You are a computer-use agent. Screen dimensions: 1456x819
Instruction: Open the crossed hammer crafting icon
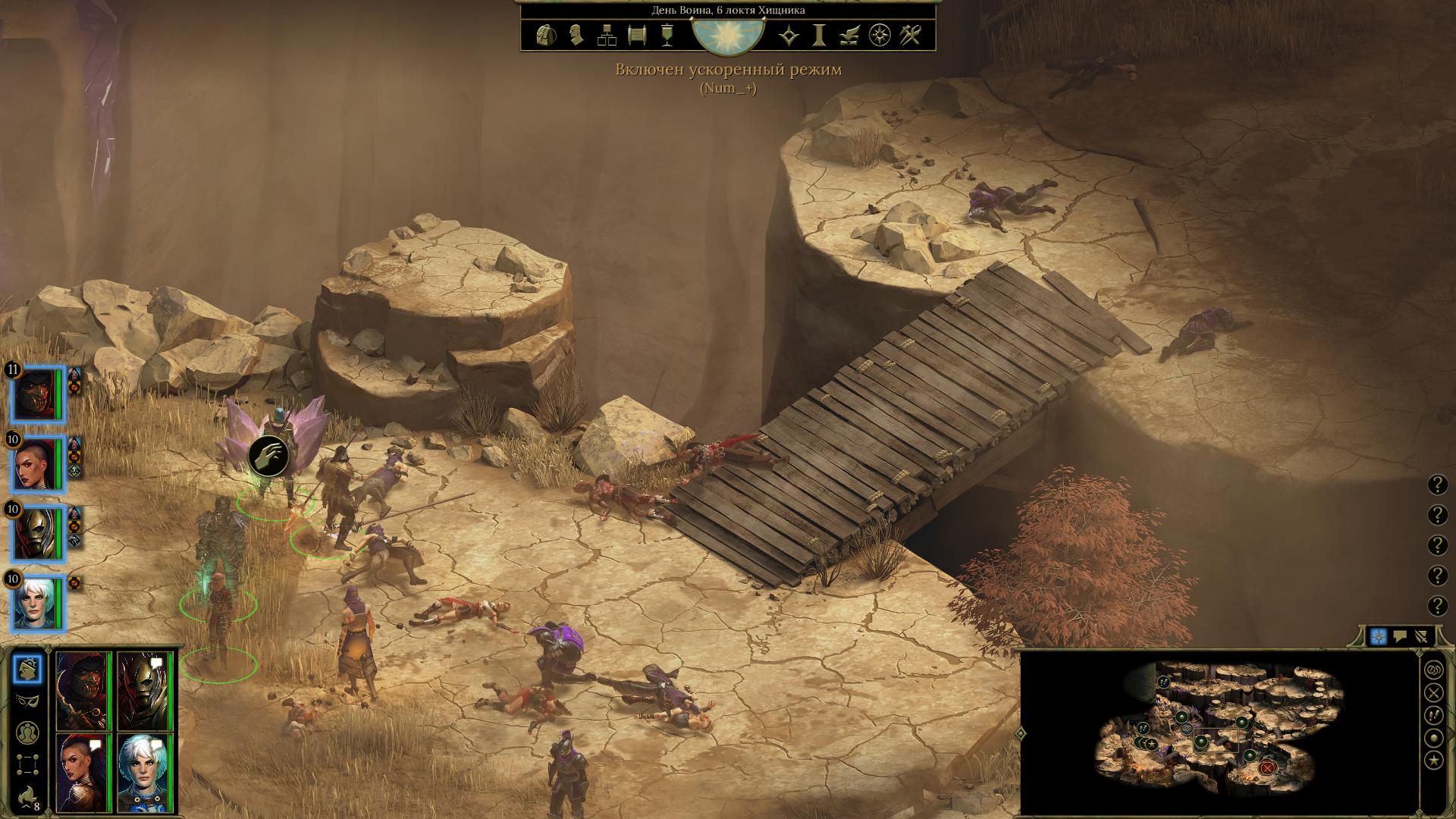(910, 35)
